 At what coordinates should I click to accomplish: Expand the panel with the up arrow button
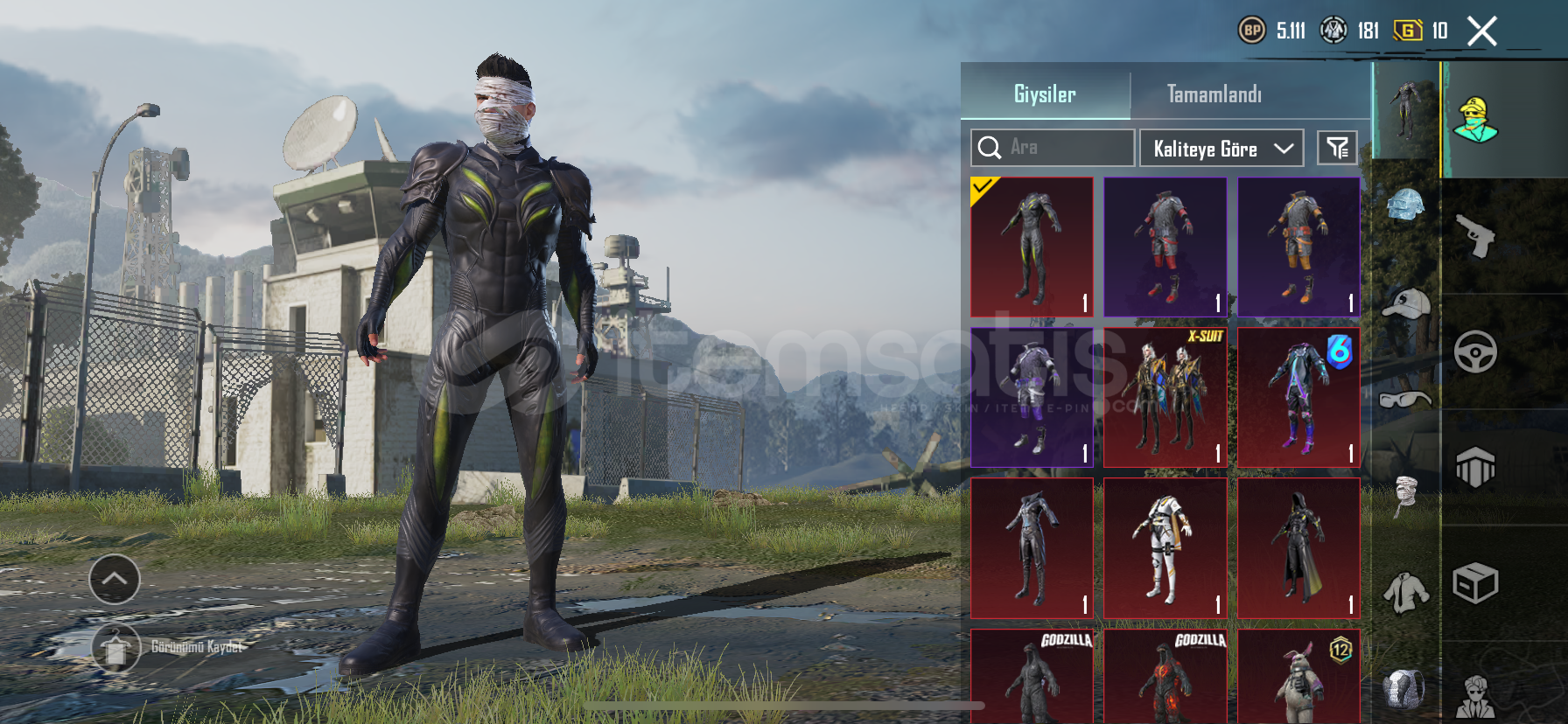(x=115, y=579)
